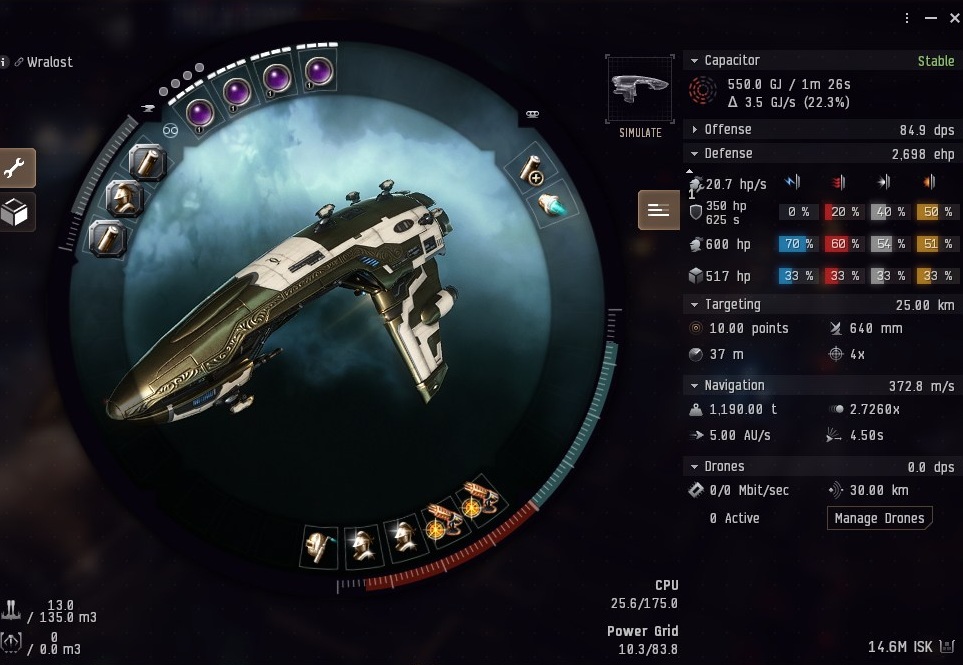Screen dimensions: 963x665
Task: Collapse the Targeting section
Action: point(695,305)
